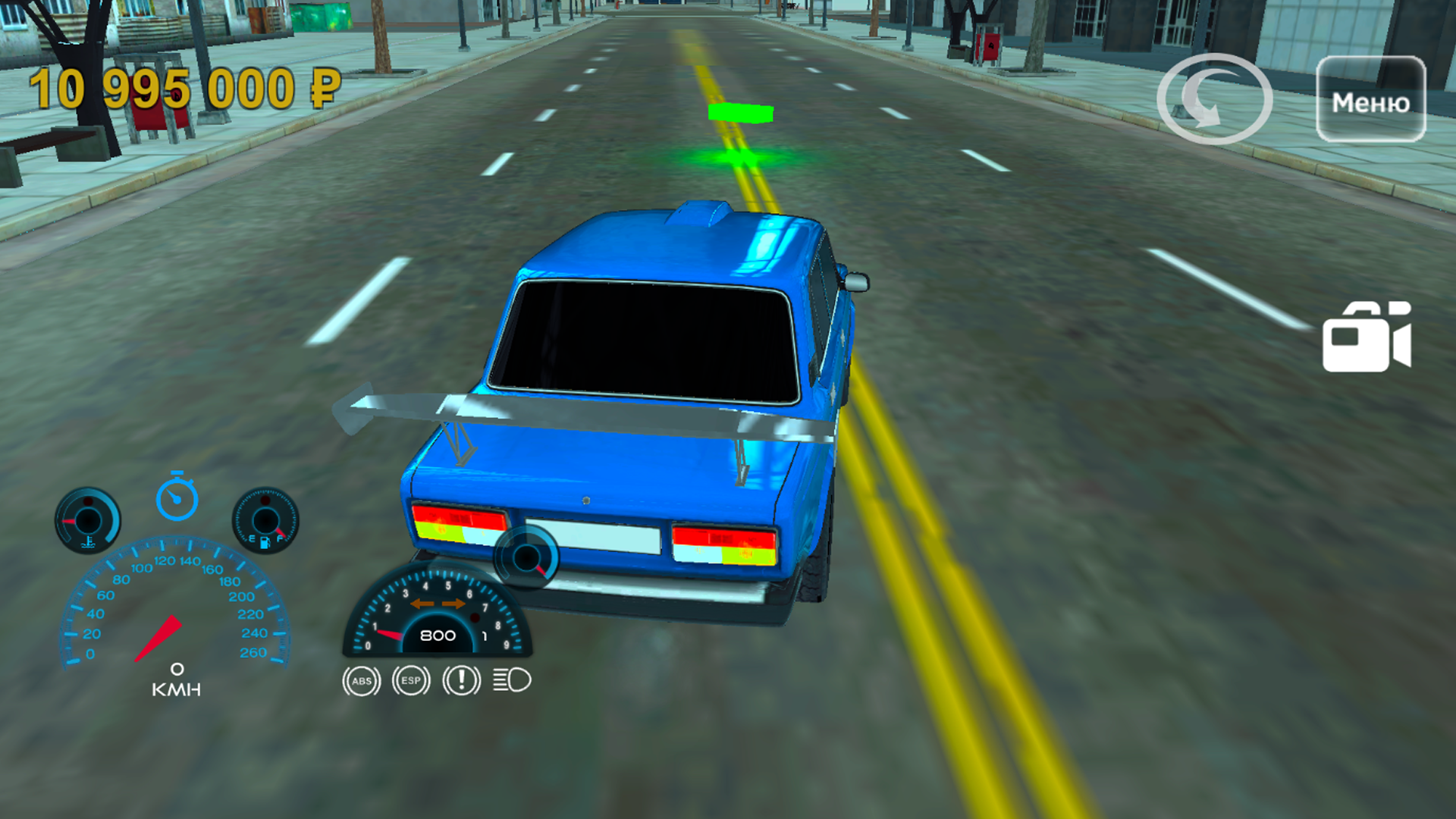Screen dimensions: 1456x819
Task: Toggle the ESP system indicator
Action: pos(410,680)
